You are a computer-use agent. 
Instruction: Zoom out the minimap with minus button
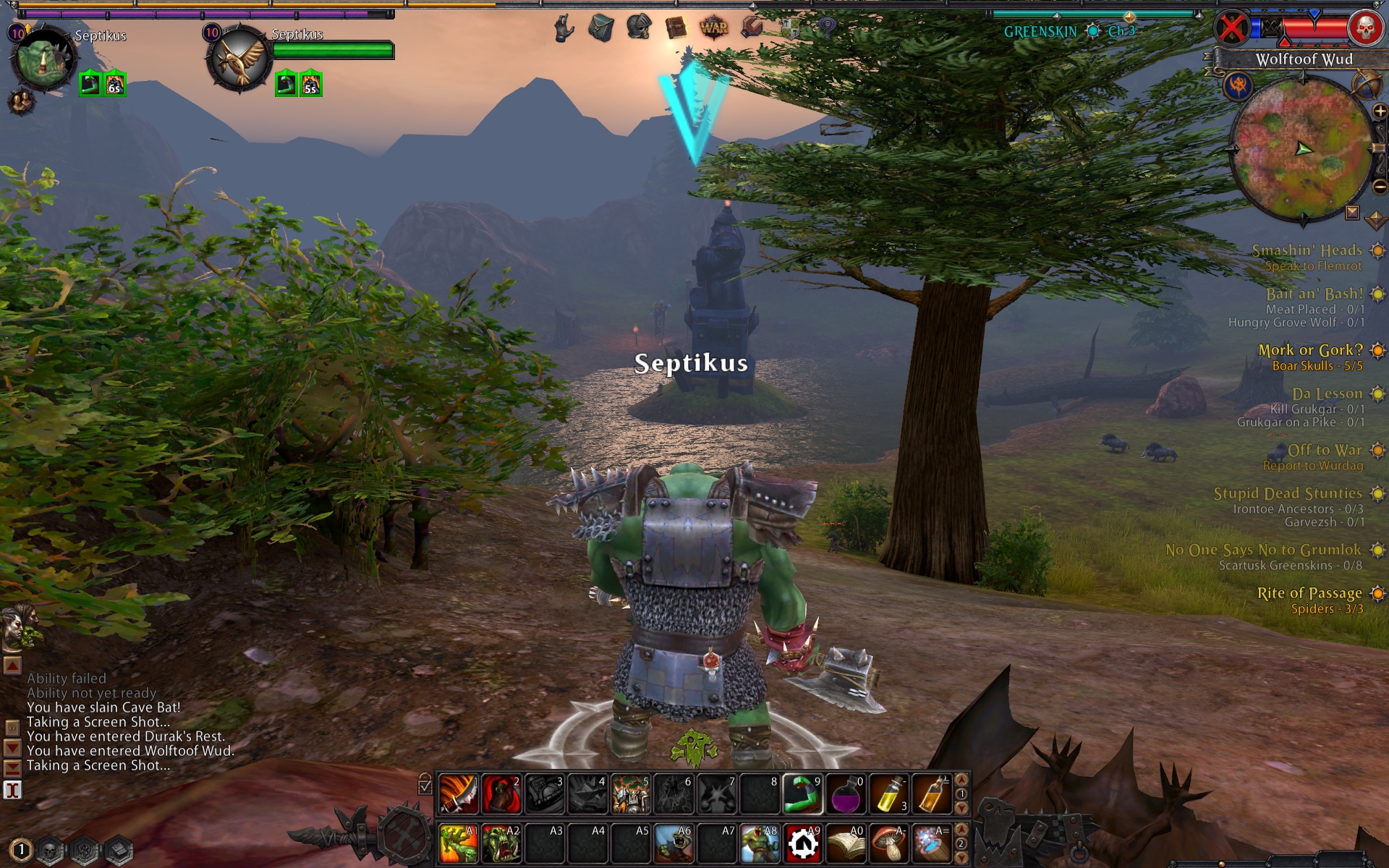pos(1380,187)
